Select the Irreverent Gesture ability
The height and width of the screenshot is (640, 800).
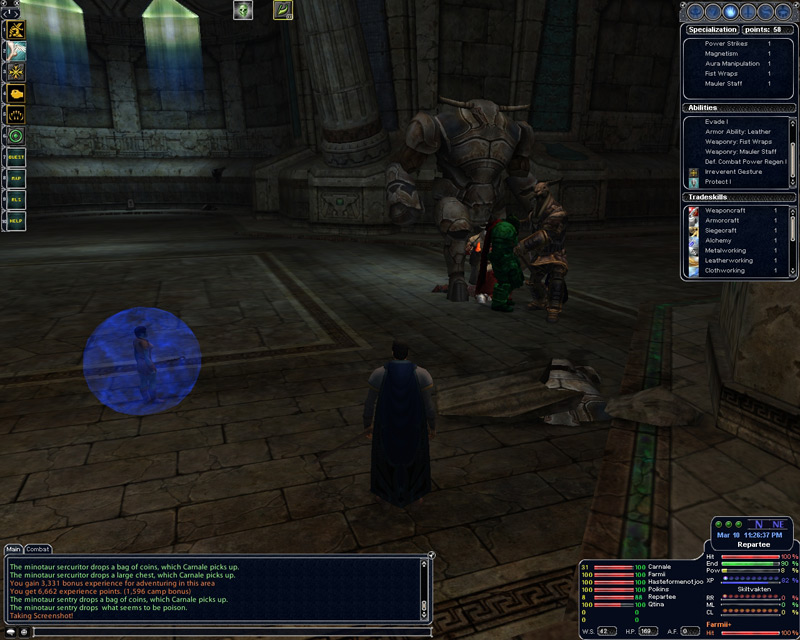pyautogui.click(x=733, y=172)
